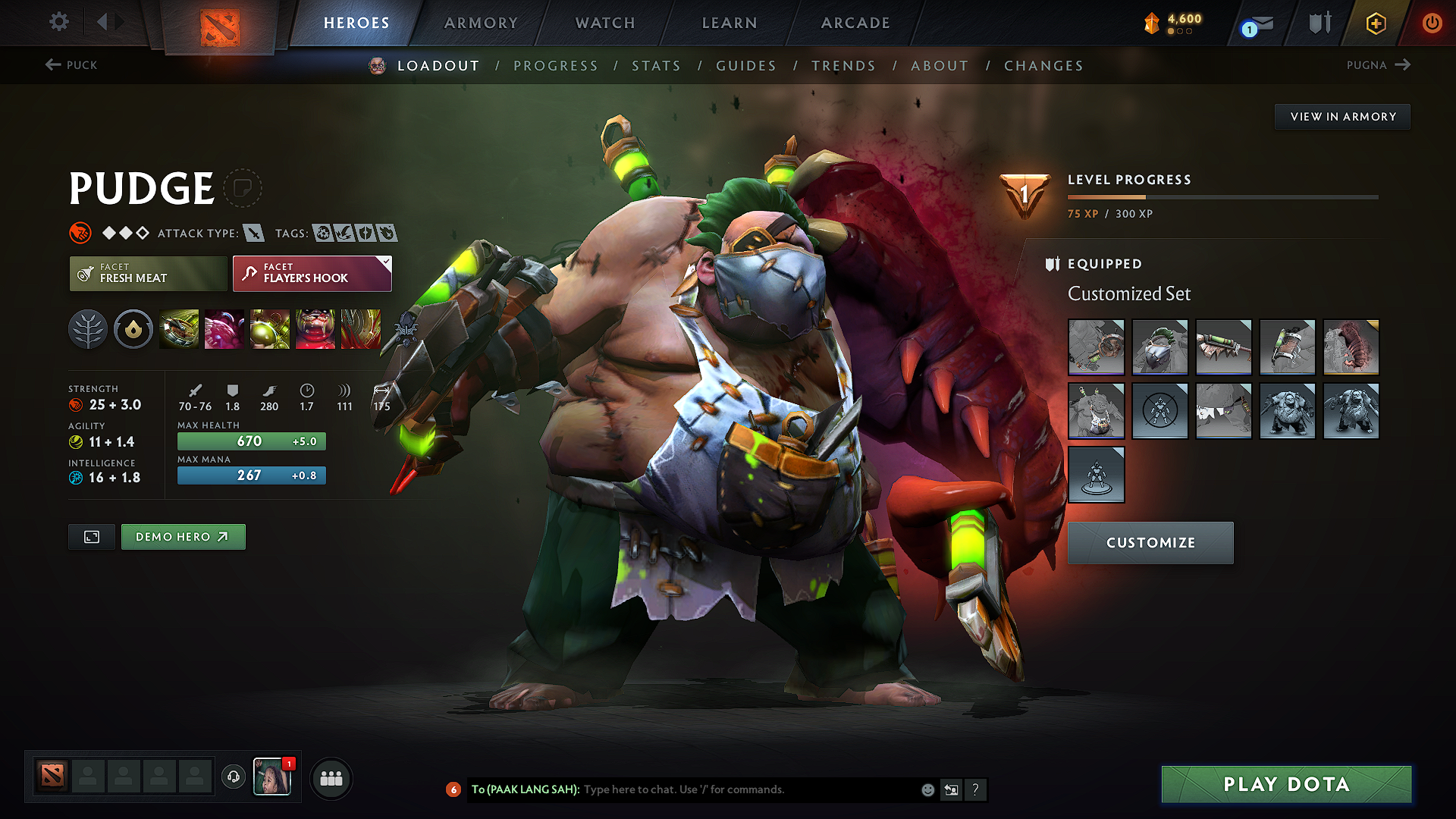Click the voice chat headset icon near party slots
Screen dimensions: 1456x819
(x=233, y=777)
